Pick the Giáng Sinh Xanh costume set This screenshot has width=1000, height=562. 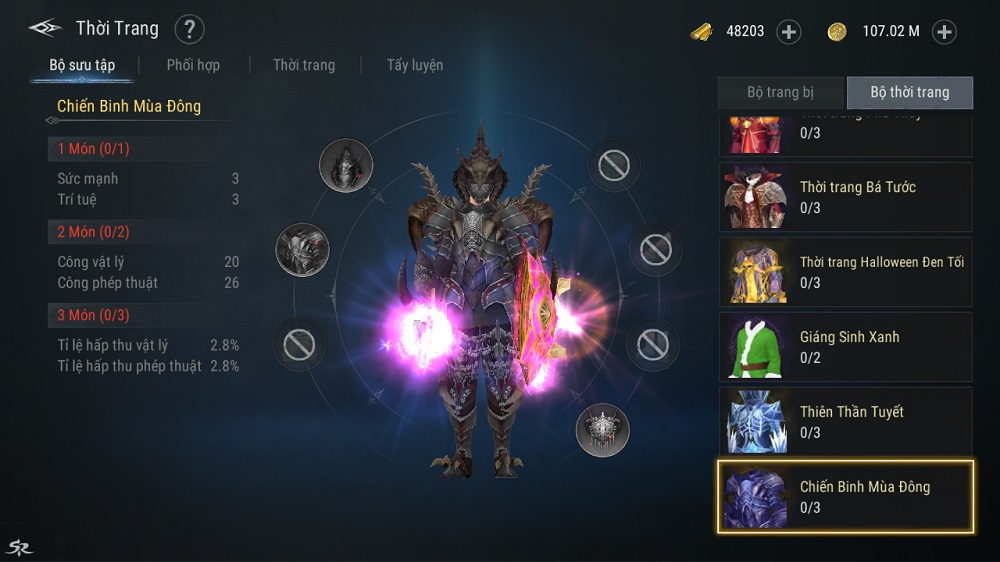click(845, 347)
